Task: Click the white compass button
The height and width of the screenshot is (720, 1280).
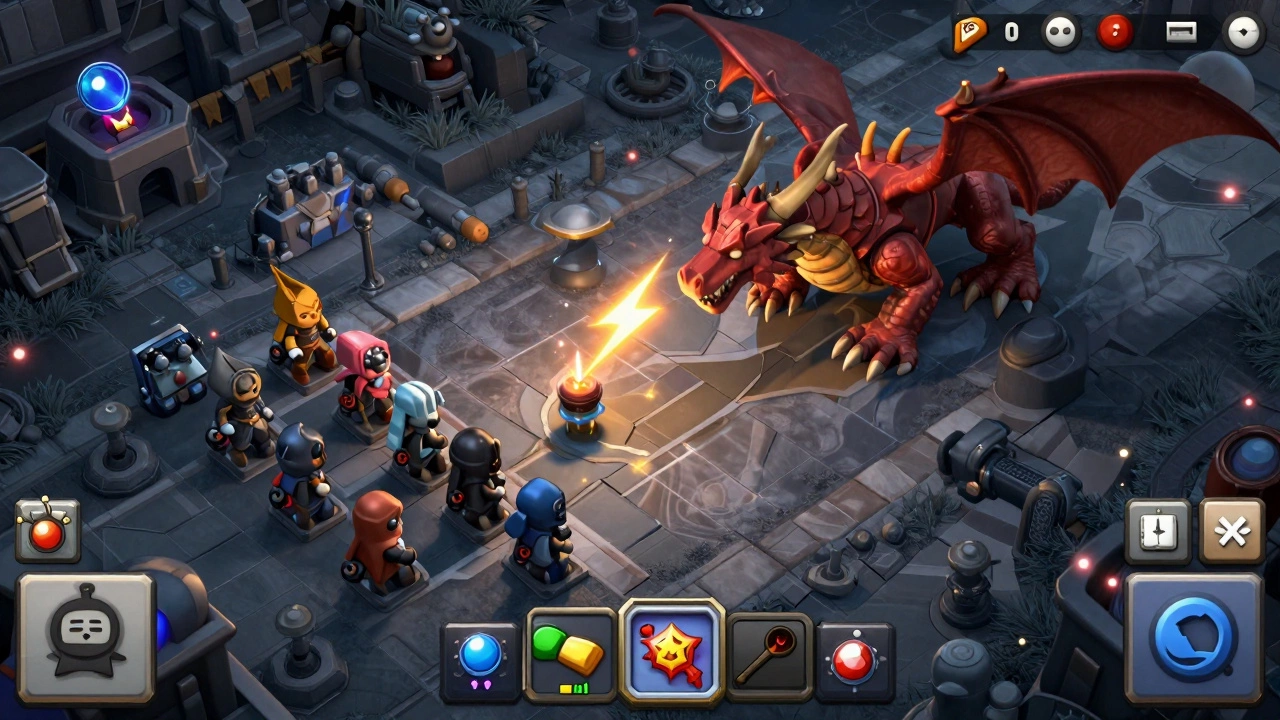Action: [x=1244, y=33]
